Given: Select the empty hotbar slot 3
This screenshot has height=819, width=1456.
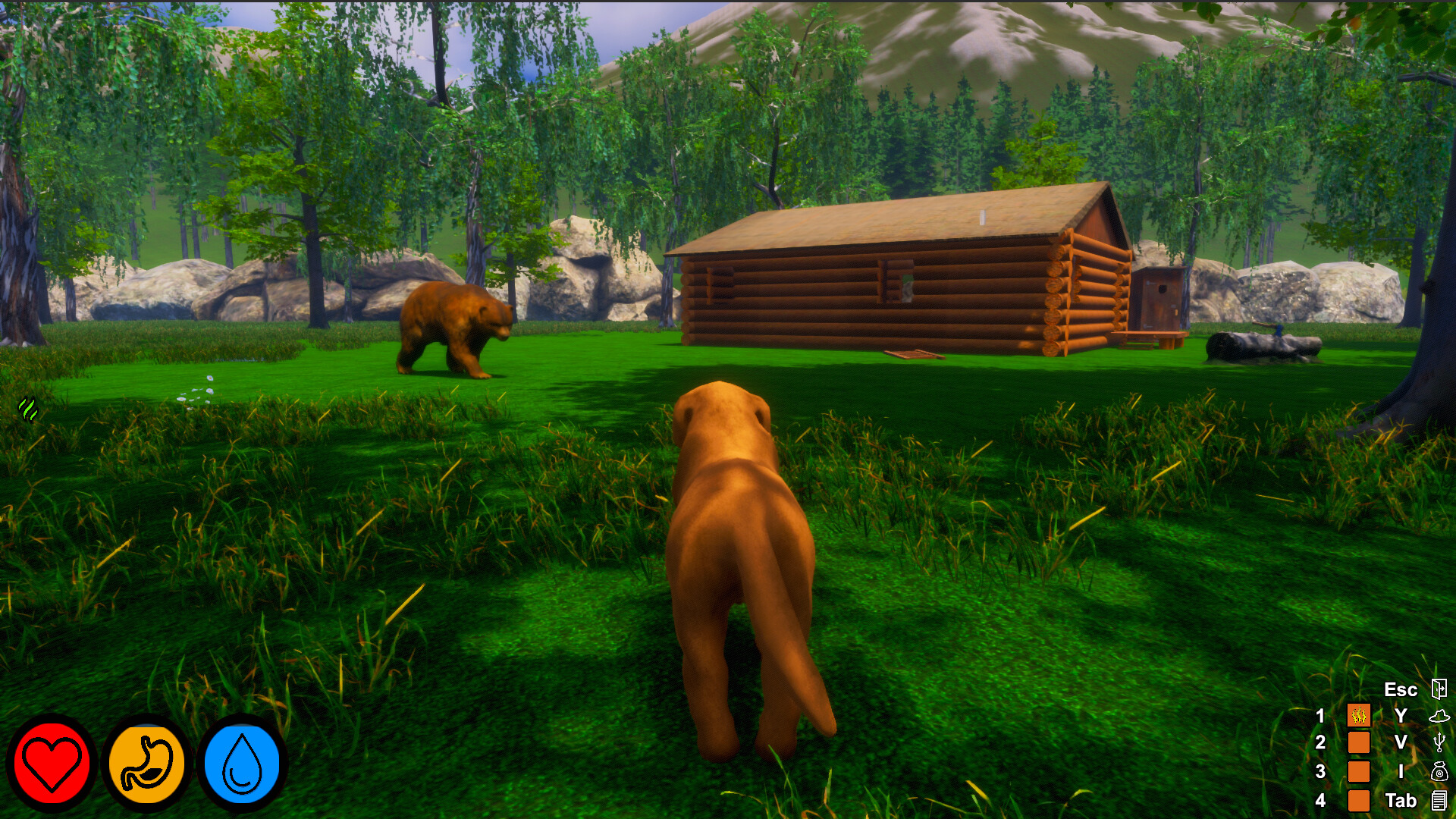Looking at the screenshot, I should click(x=1358, y=771).
